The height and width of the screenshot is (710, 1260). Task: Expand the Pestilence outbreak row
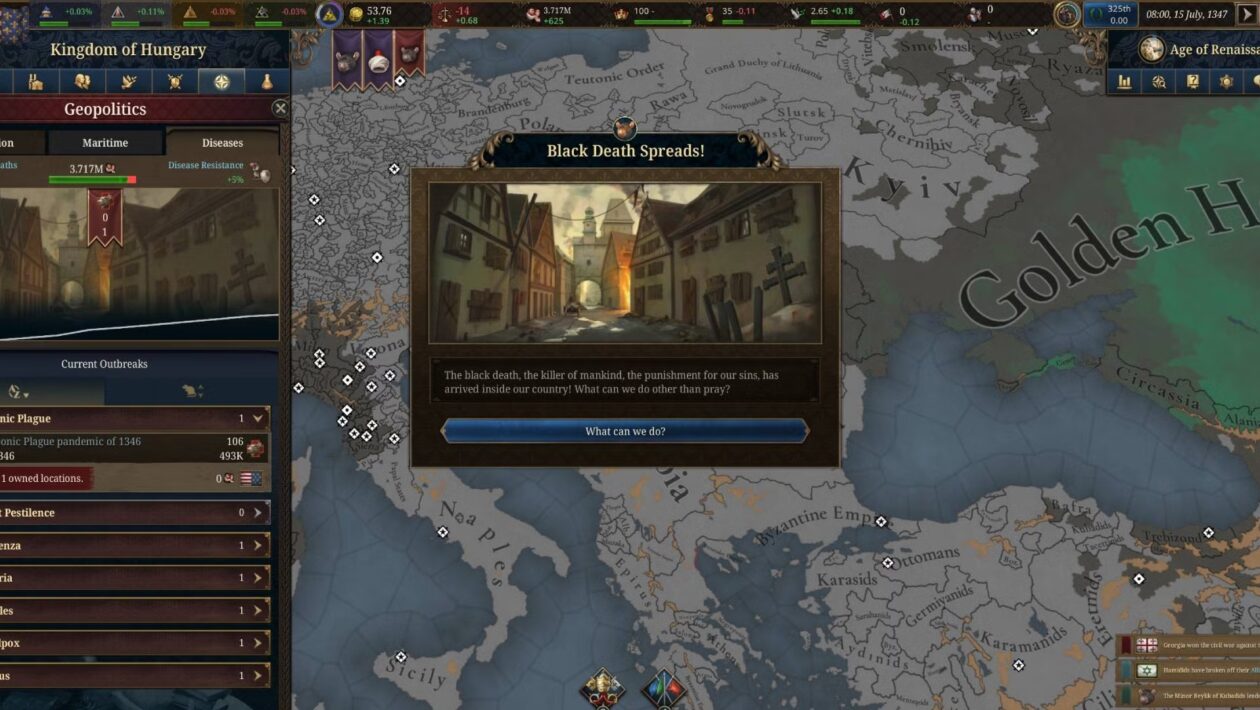pyautogui.click(x=257, y=513)
